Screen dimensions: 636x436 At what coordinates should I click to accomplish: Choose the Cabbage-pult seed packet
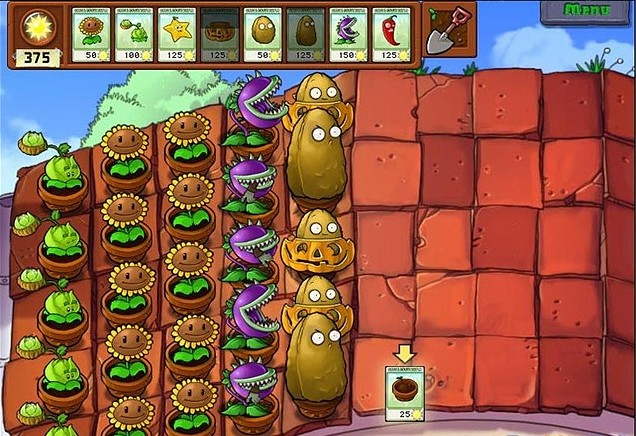[x=134, y=35]
